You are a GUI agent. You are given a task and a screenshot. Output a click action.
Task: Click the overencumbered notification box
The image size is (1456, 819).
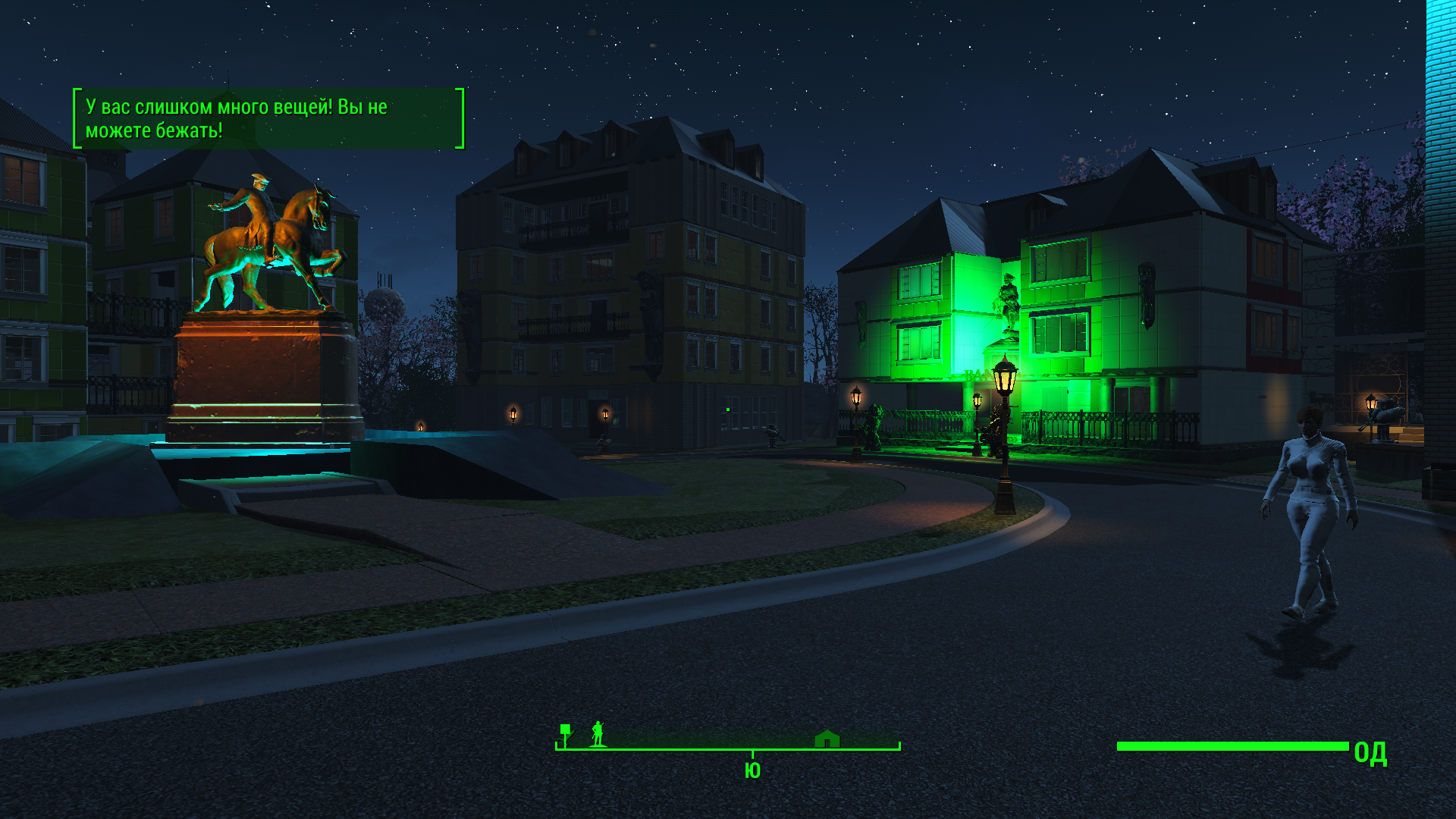click(268, 118)
